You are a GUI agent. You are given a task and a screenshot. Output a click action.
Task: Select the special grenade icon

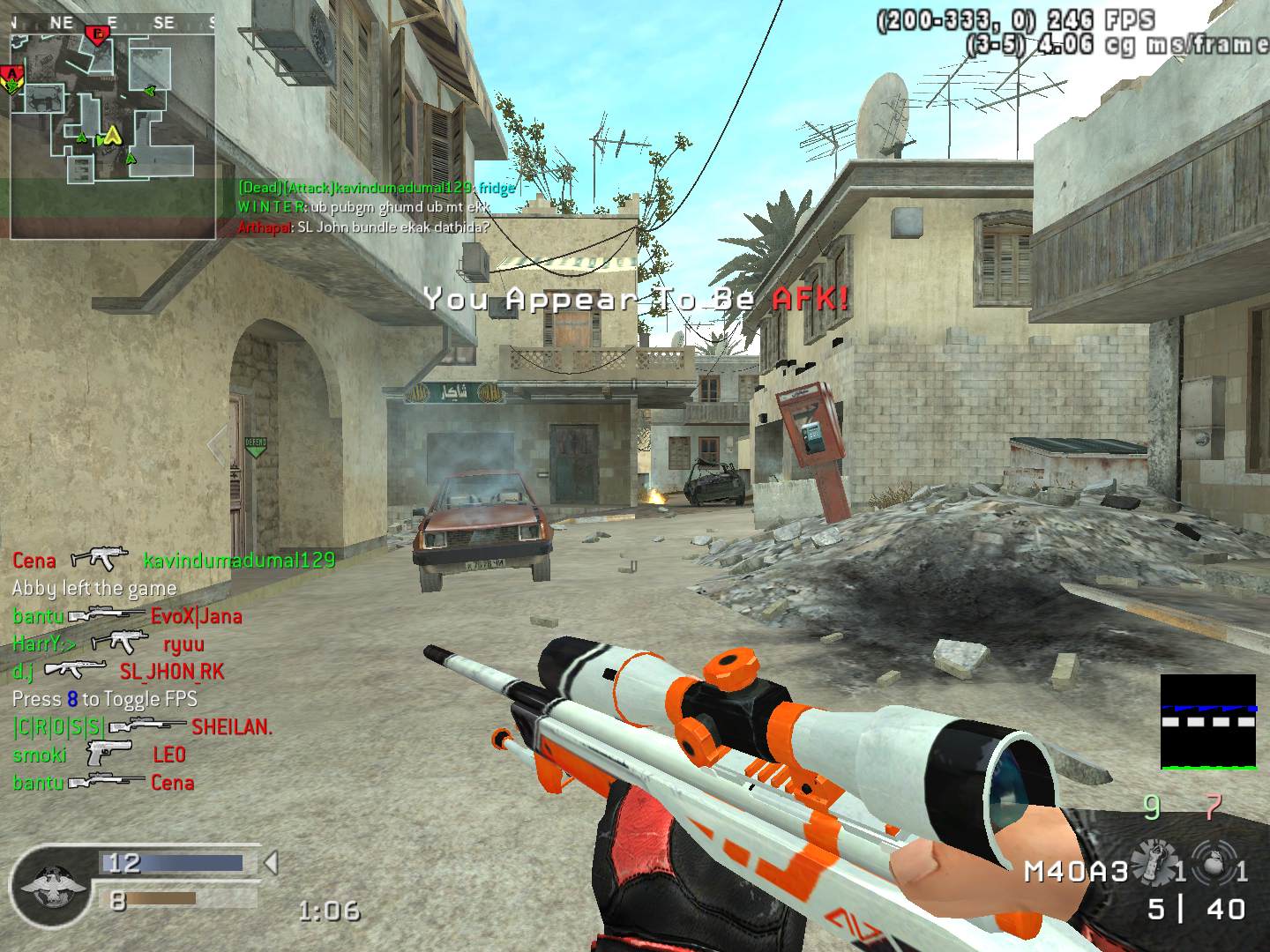tap(1209, 862)
